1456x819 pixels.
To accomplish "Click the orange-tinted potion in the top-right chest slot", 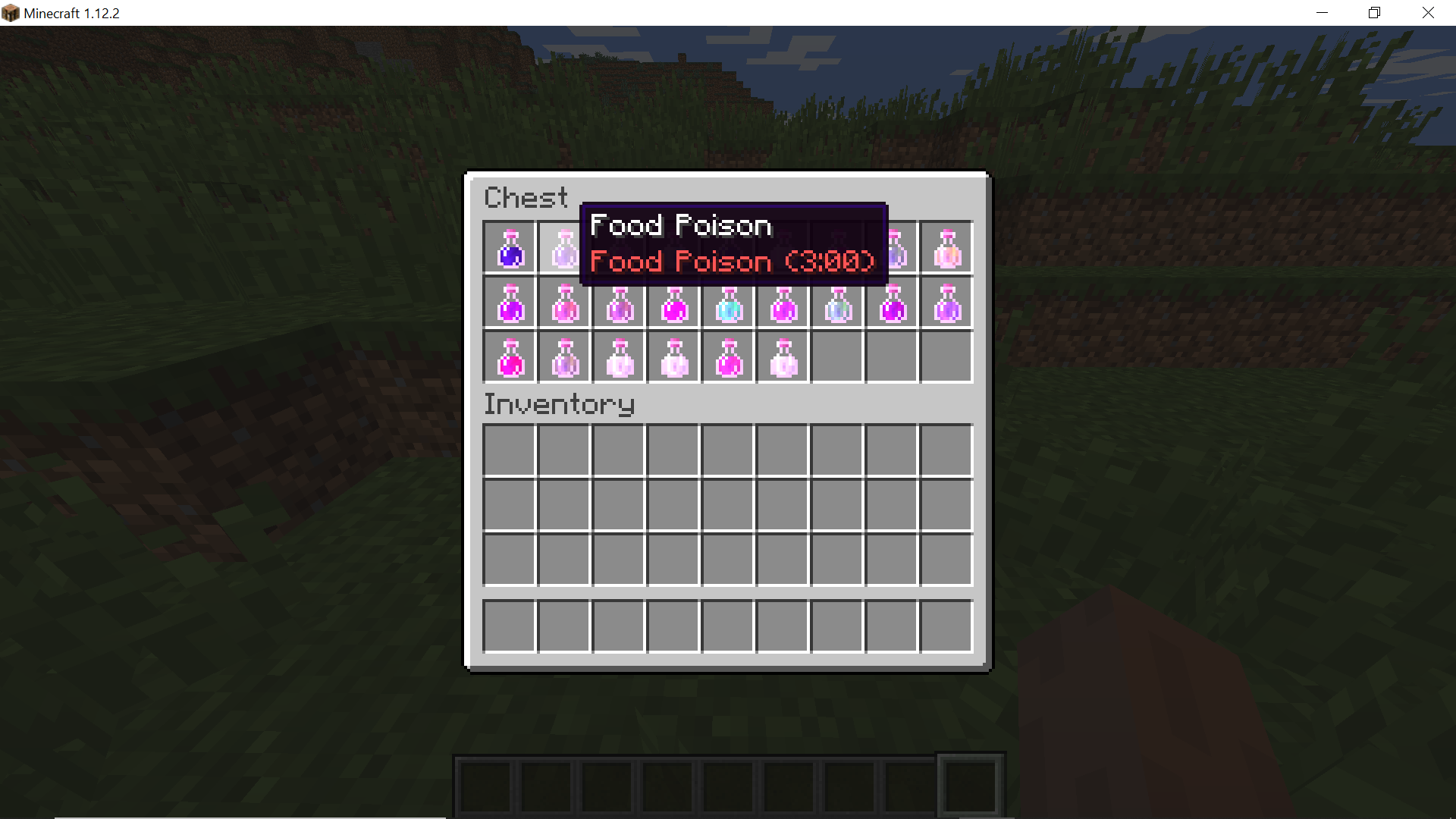I will tap(946, 248).
